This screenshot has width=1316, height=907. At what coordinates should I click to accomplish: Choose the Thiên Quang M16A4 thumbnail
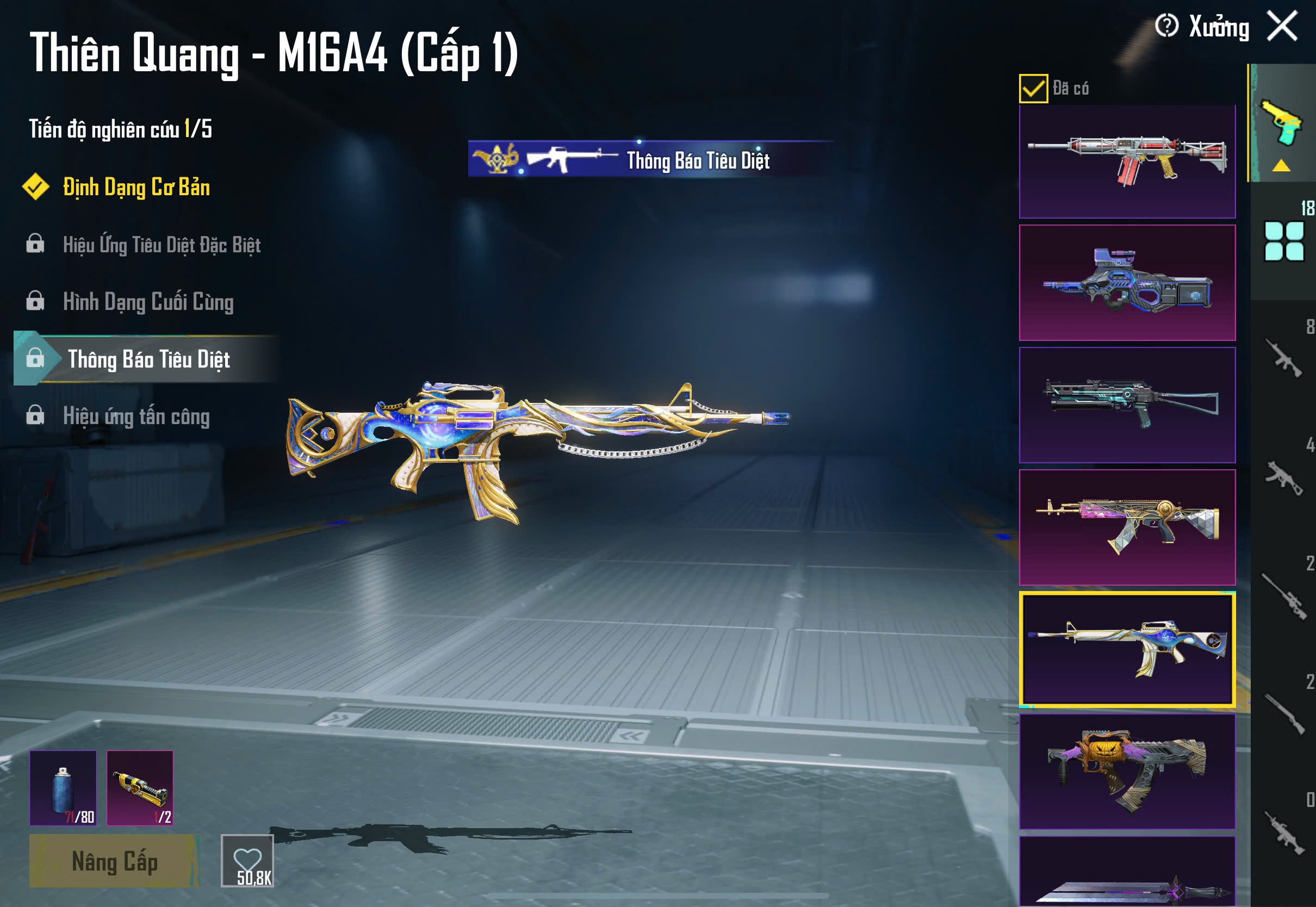click(x=1127, y=649)
